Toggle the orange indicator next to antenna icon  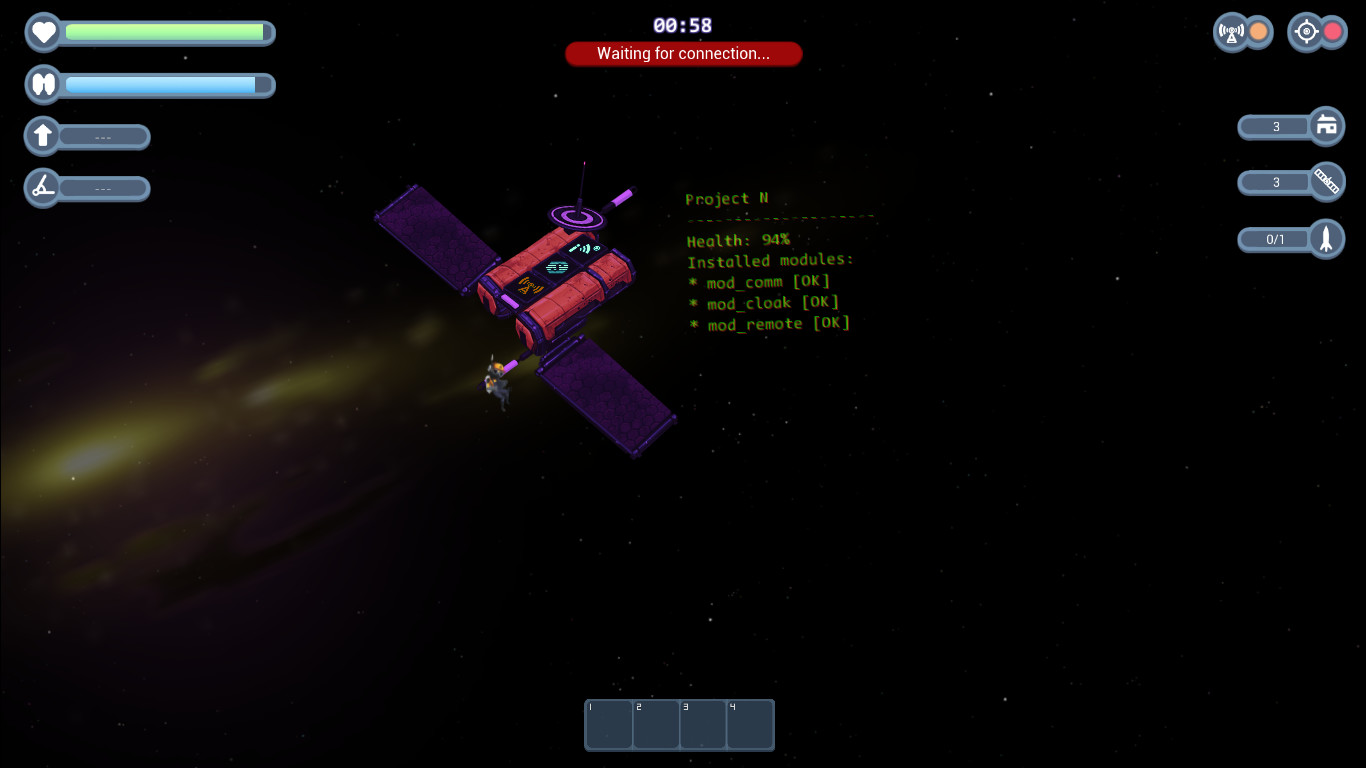point(1257,32)
